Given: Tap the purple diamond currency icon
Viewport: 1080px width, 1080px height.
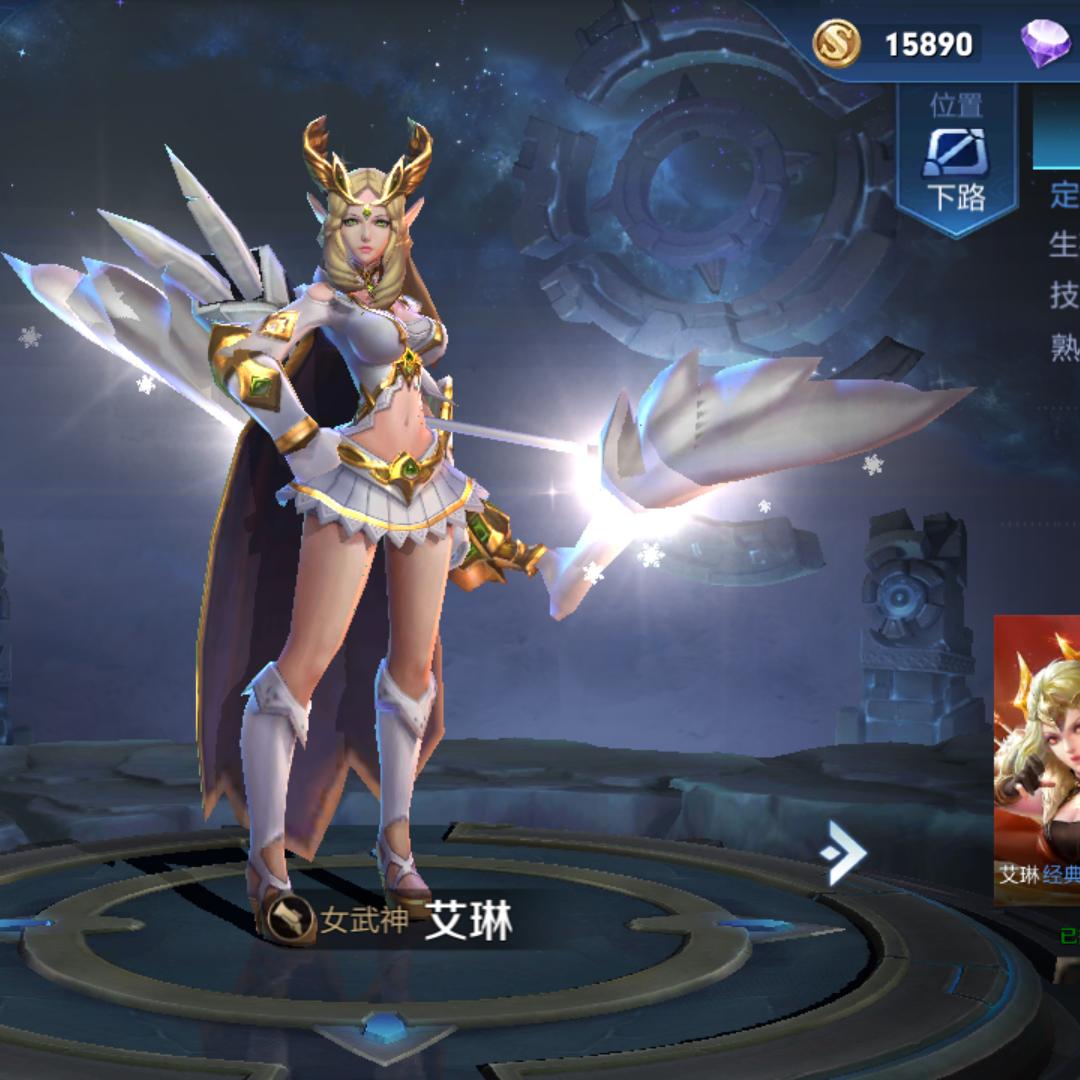Looking at the screenshot, I should 1044,44.
